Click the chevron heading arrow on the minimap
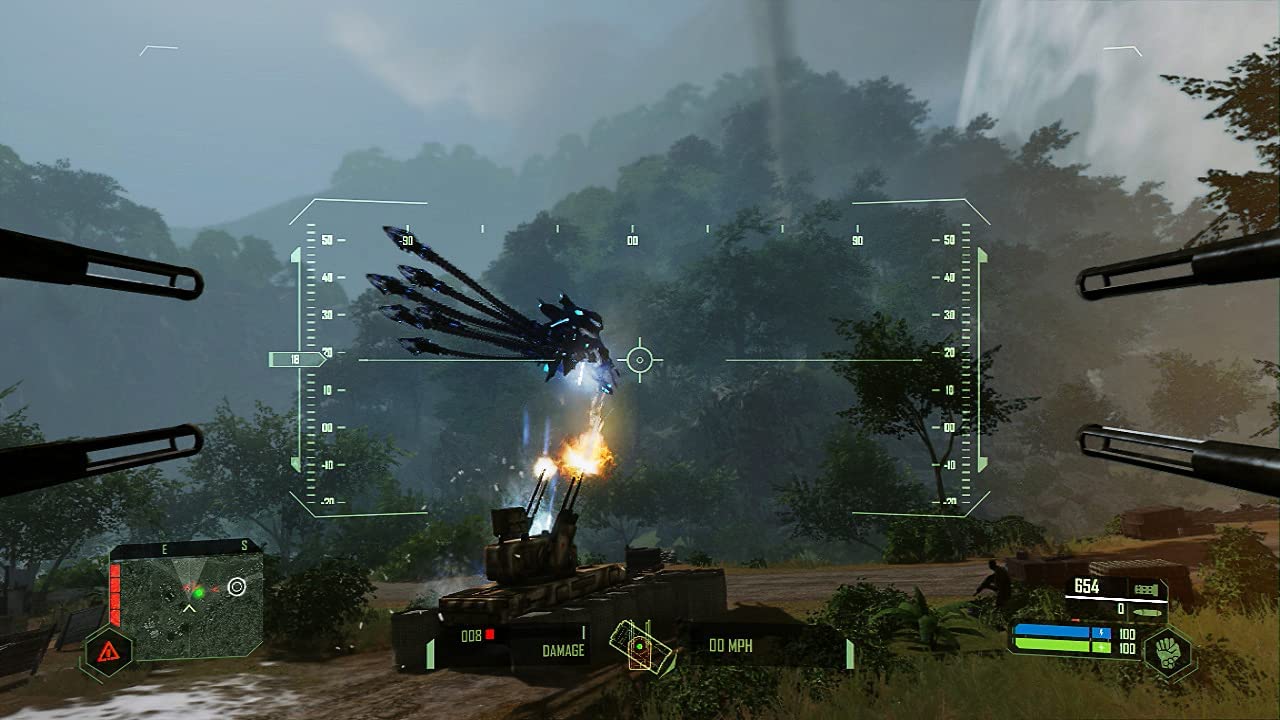1280x720 pixels. [x=189, y=608]
